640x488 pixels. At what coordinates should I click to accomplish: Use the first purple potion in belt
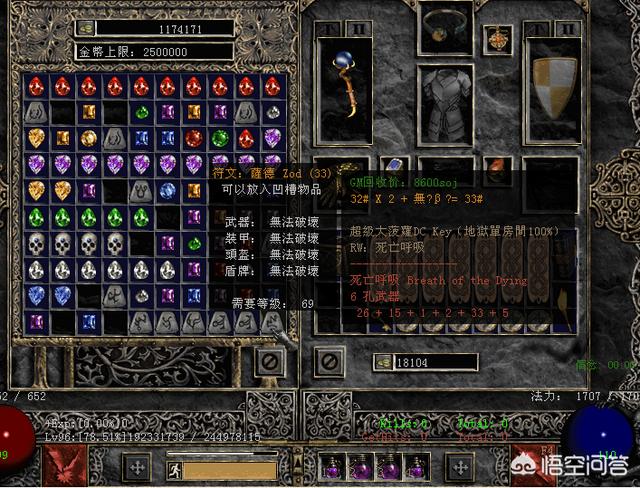[334, 466]
